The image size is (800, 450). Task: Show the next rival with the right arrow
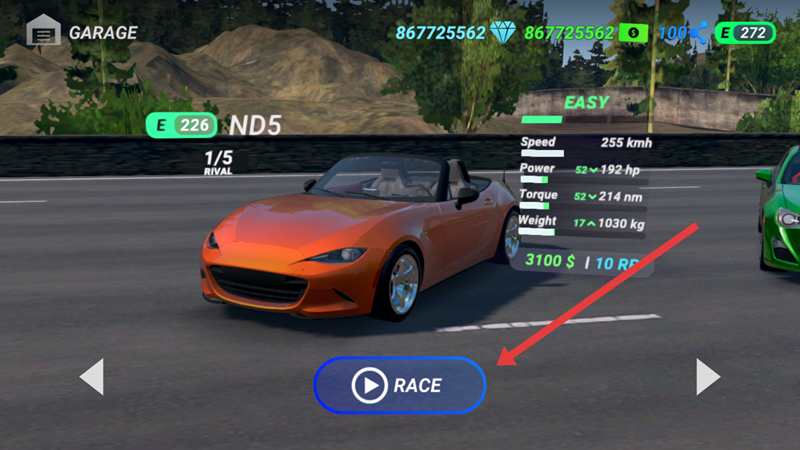pyautogui.click(x=708, y=377)
